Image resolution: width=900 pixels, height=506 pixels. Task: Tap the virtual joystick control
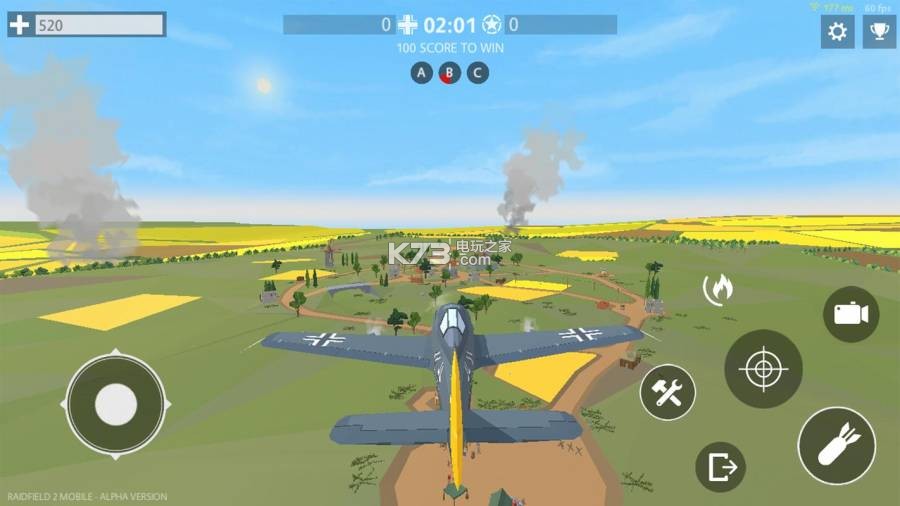click(x=116, y=405)
